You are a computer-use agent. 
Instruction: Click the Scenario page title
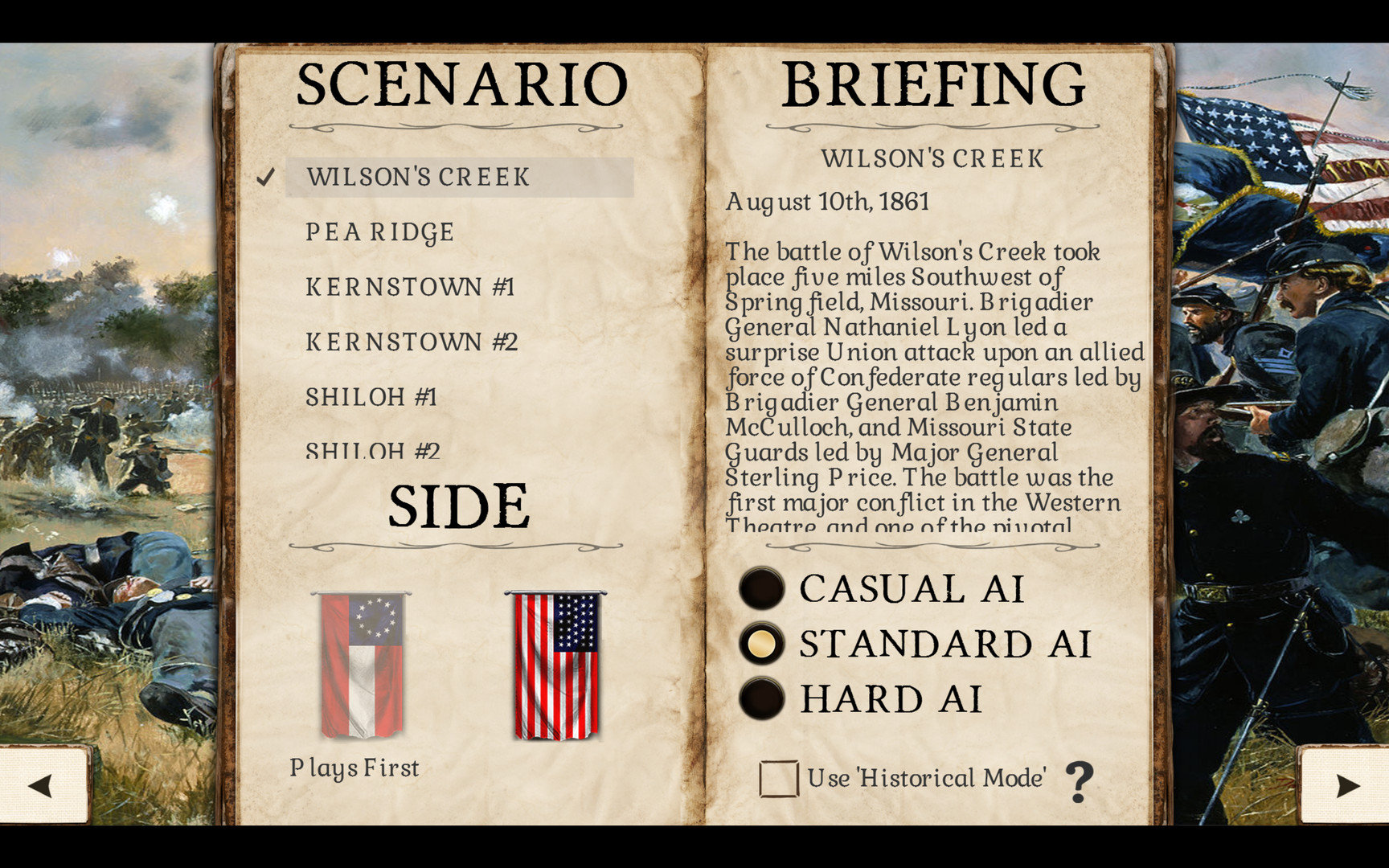460,83
